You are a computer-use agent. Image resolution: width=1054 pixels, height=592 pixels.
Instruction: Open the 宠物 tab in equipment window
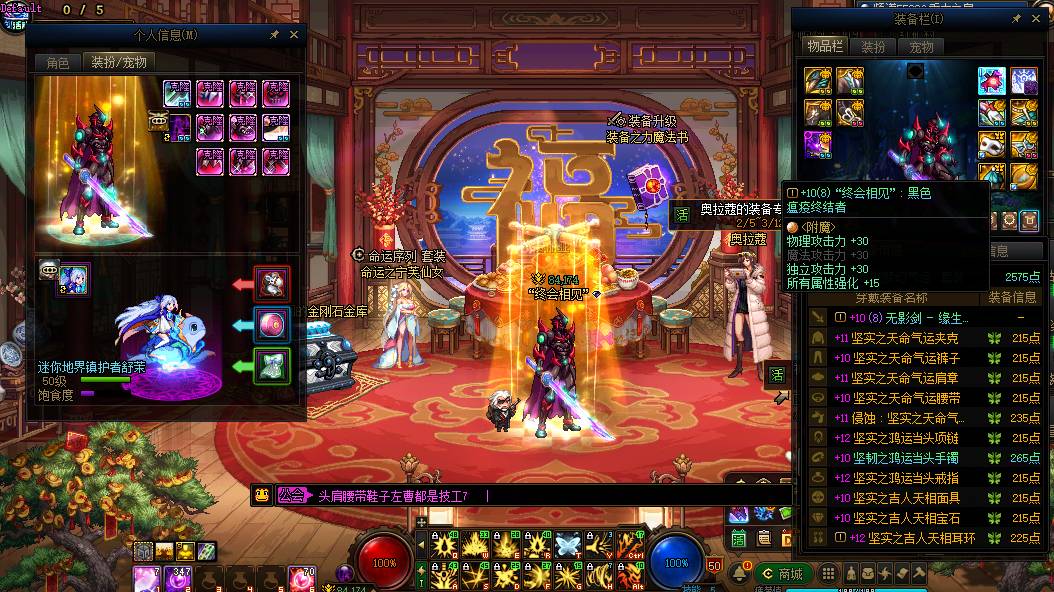coord(921,47)
